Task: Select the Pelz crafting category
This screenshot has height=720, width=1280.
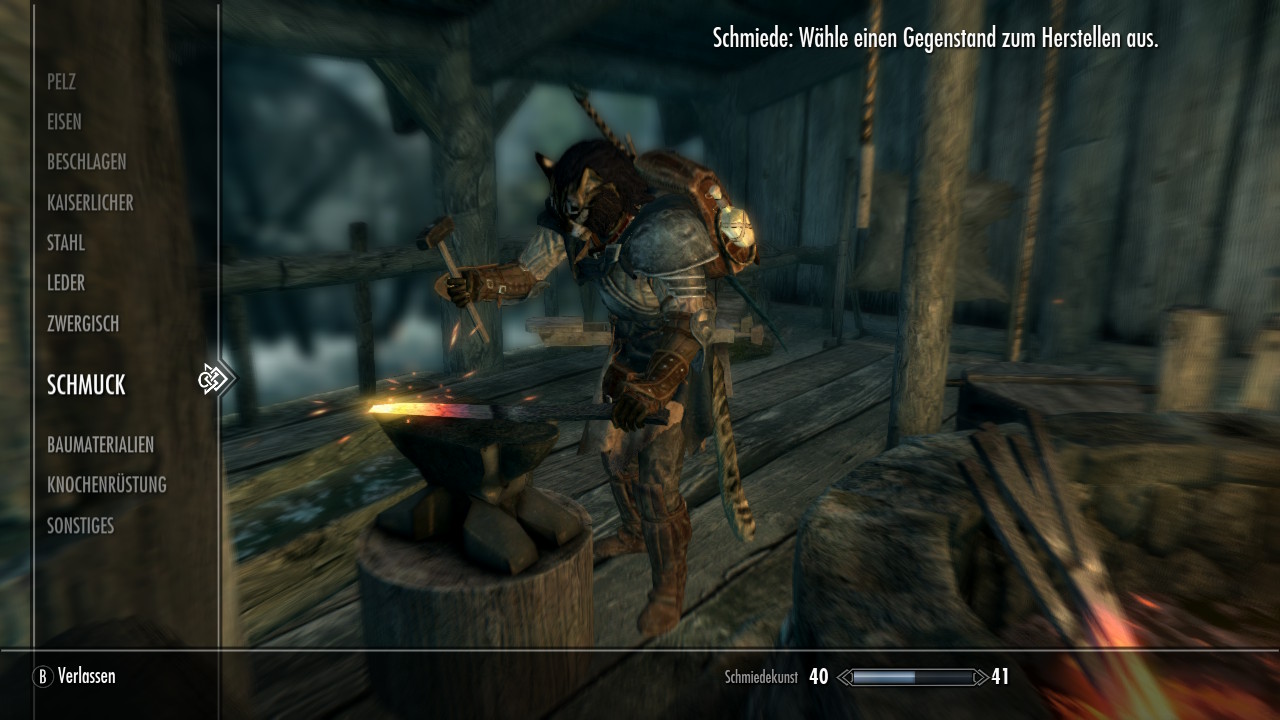Action: point(61,82)
